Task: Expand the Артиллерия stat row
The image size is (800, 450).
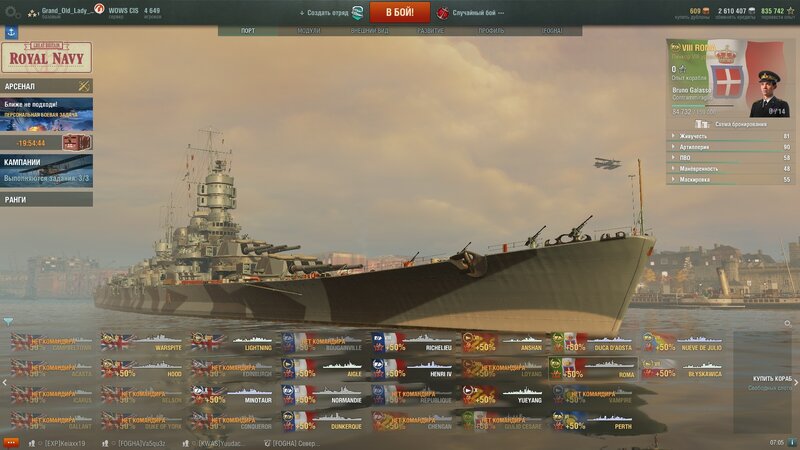Action: (x=730, y=147)
